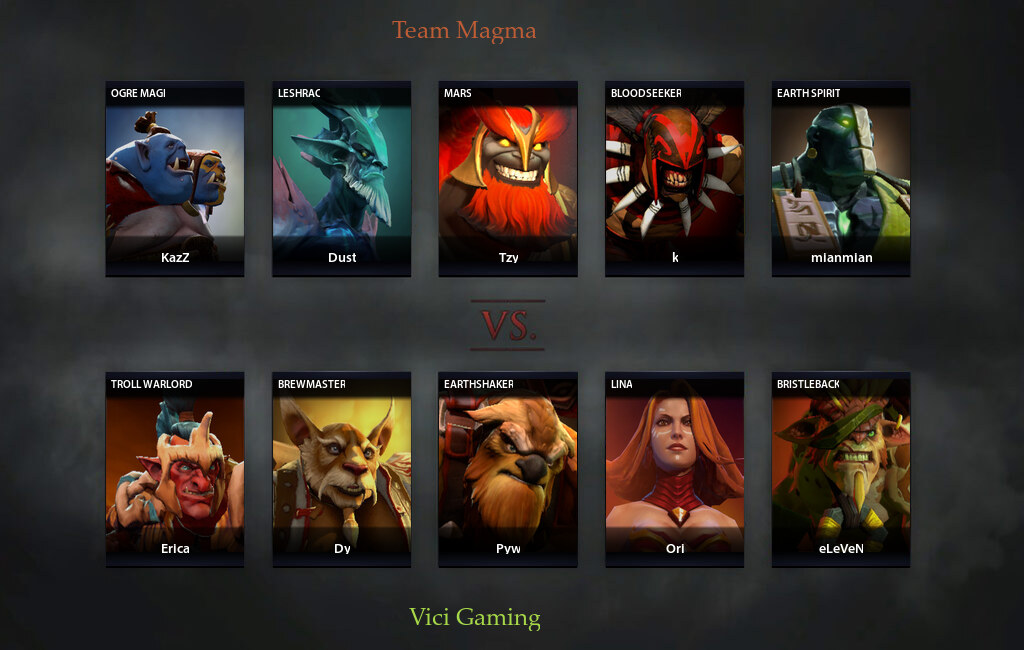Select mianmian's Earth Spirit card

point(841,178)
